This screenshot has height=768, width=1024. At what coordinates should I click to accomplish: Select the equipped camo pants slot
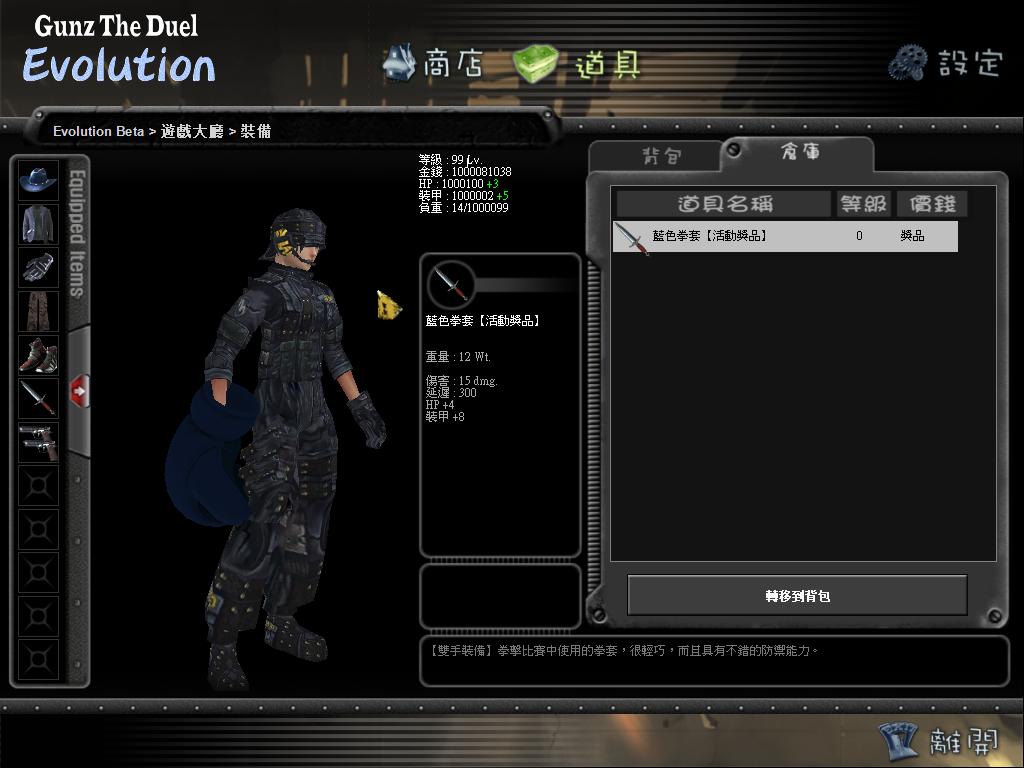(x=39, y=311)
